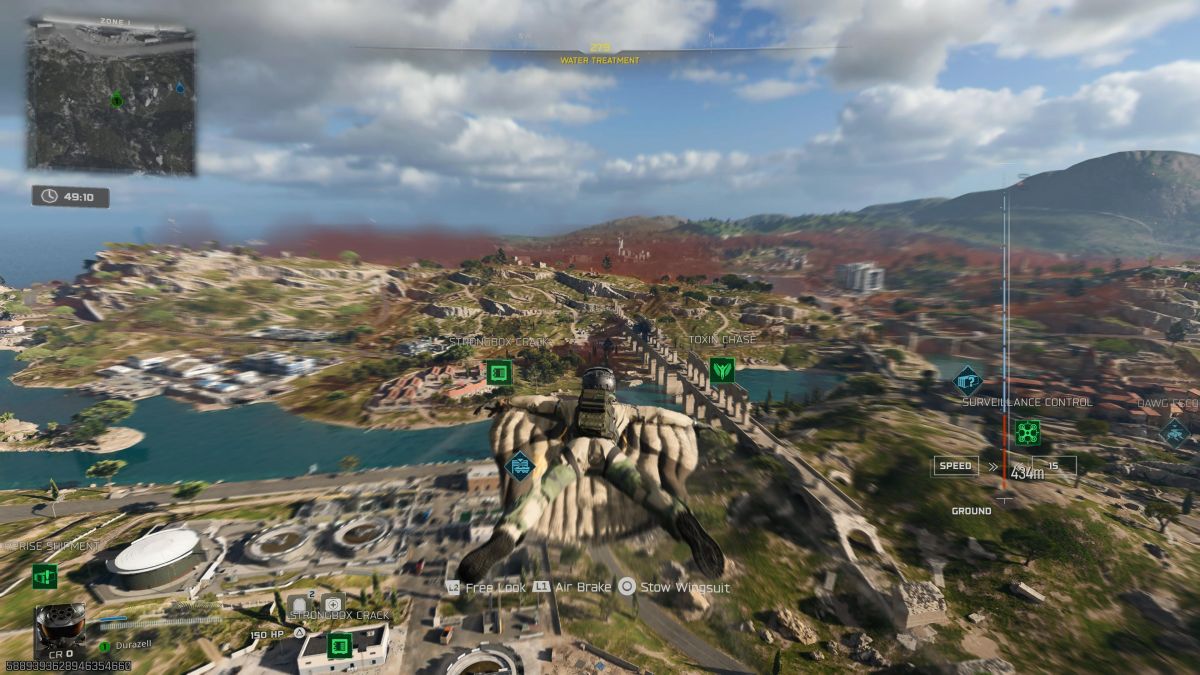Click the green drone Surveillance Control marker
The height and width of the screenshot is (675, 1200).
tap(1027, 432)
